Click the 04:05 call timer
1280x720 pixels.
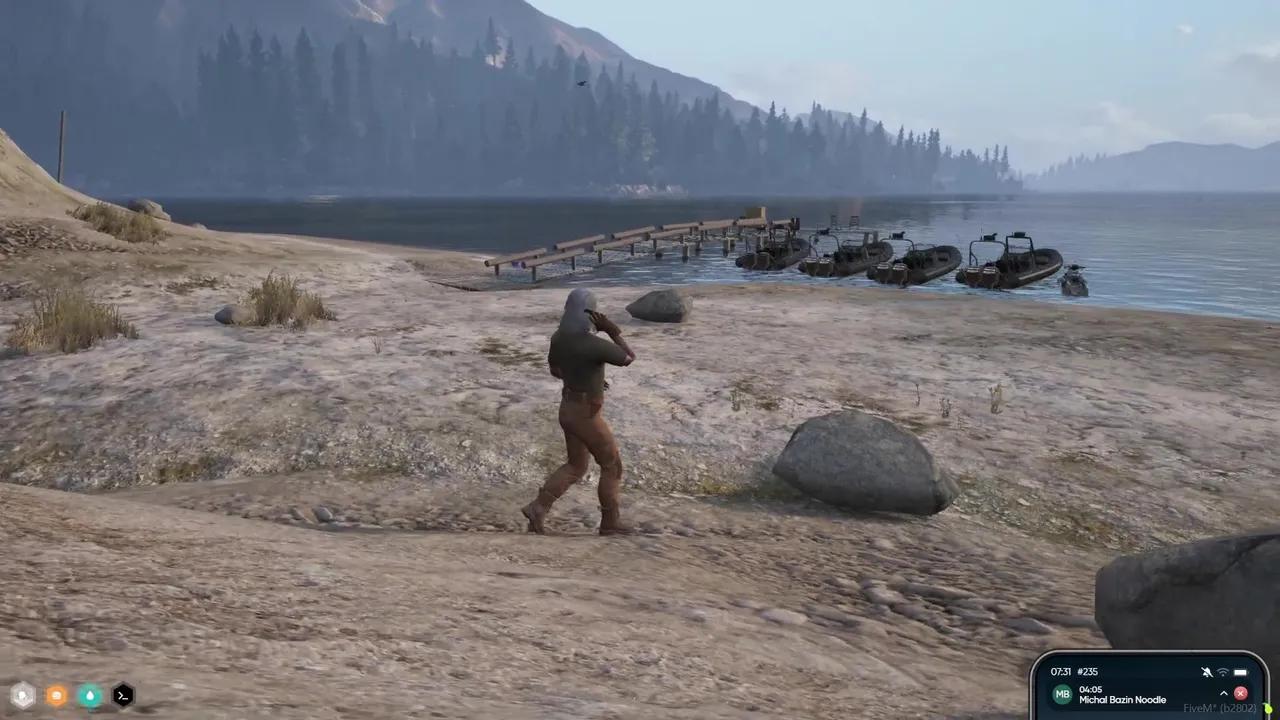(1091, 689)
